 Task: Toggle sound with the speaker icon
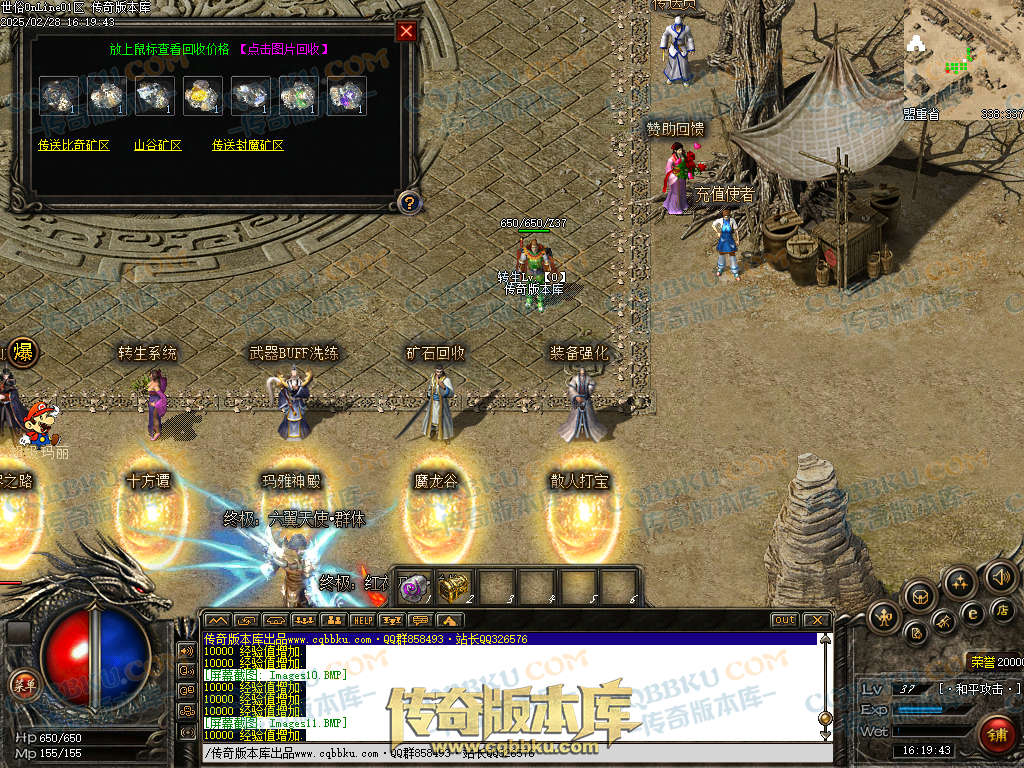1000,576
